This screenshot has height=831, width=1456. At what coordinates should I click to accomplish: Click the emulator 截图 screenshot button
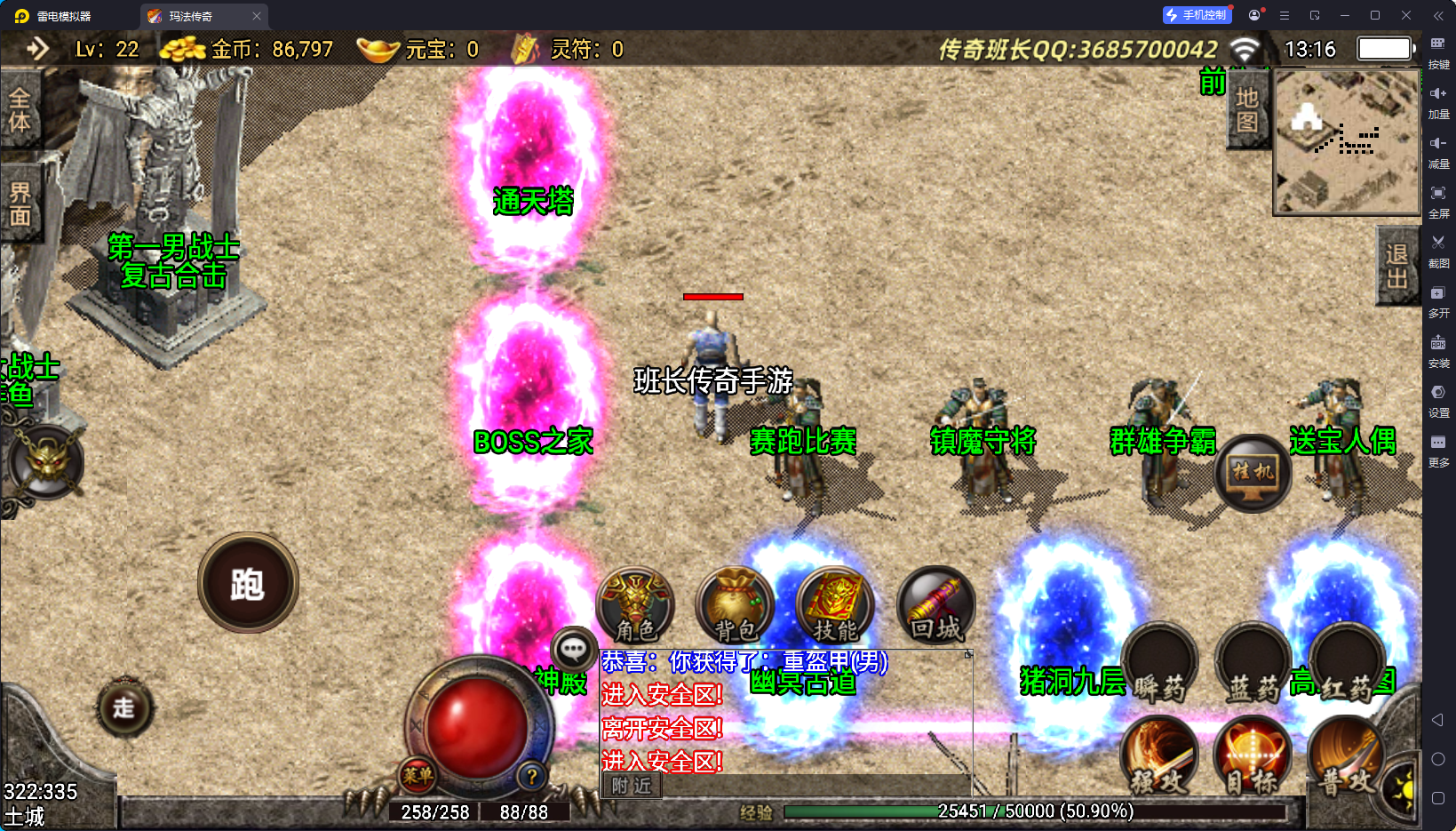pyautogui.click(x=1438, y=249)
